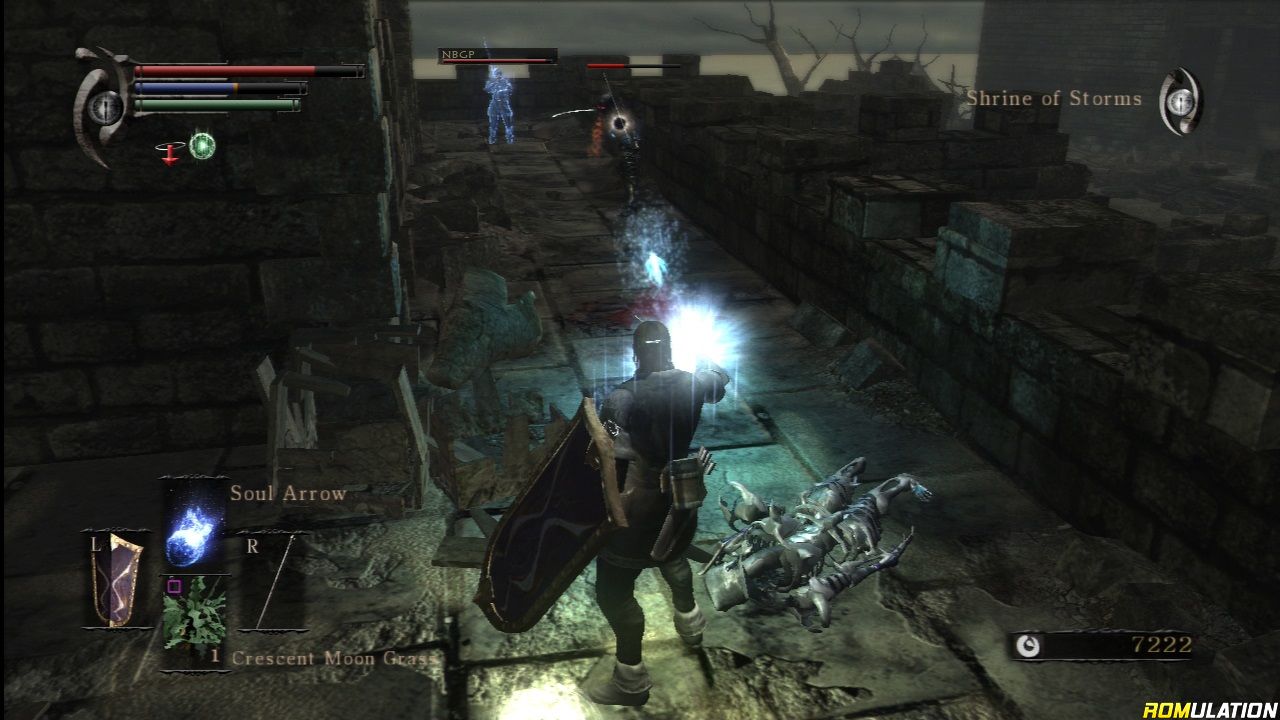Click the red down-arrow status icon
1280x720 pixels.
[x=169, y=150]
